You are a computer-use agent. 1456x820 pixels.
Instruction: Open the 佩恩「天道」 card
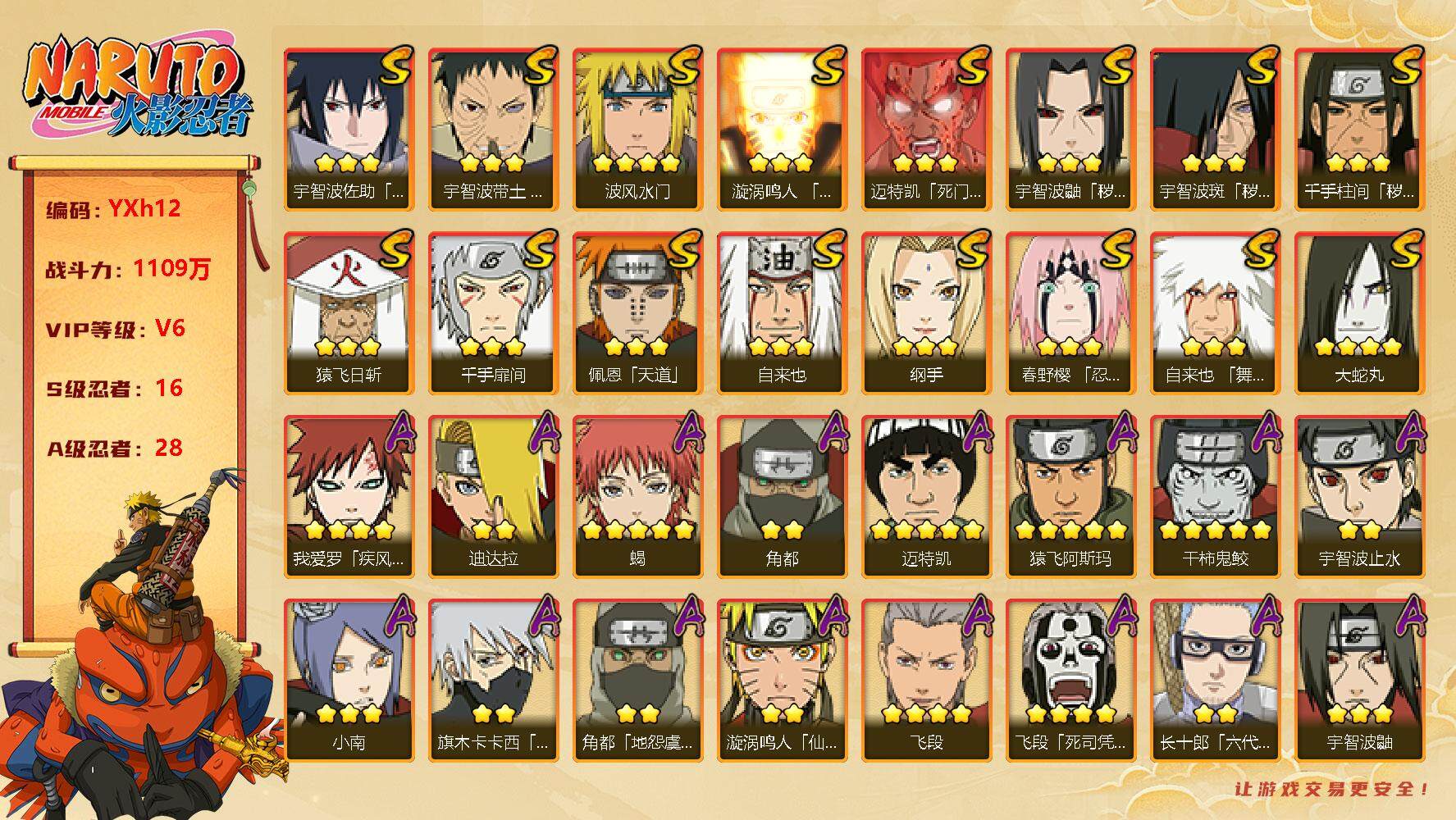(x=637, y=312)
